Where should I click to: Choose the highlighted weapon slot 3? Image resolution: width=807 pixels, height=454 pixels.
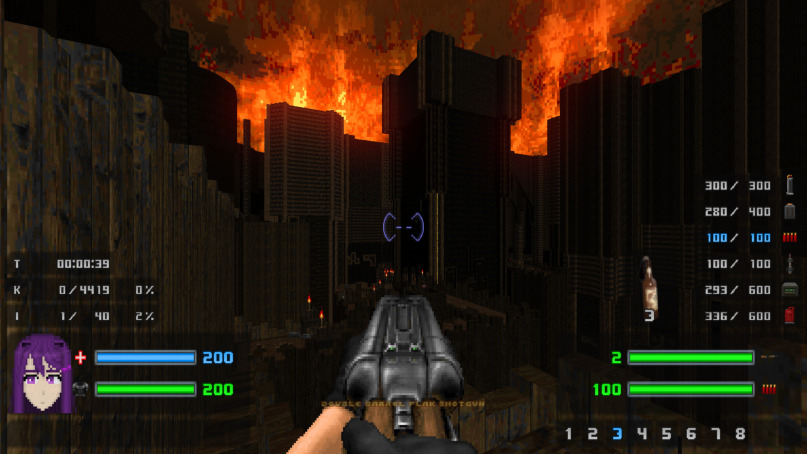tap(617, 434)
